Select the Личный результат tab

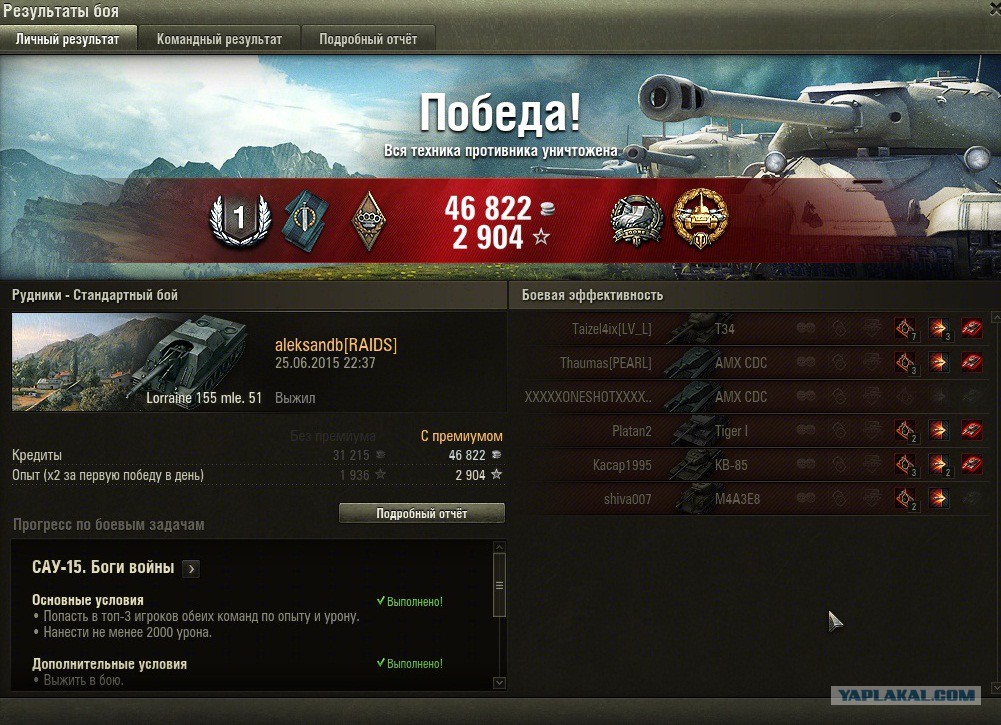(x=68, y=39)
